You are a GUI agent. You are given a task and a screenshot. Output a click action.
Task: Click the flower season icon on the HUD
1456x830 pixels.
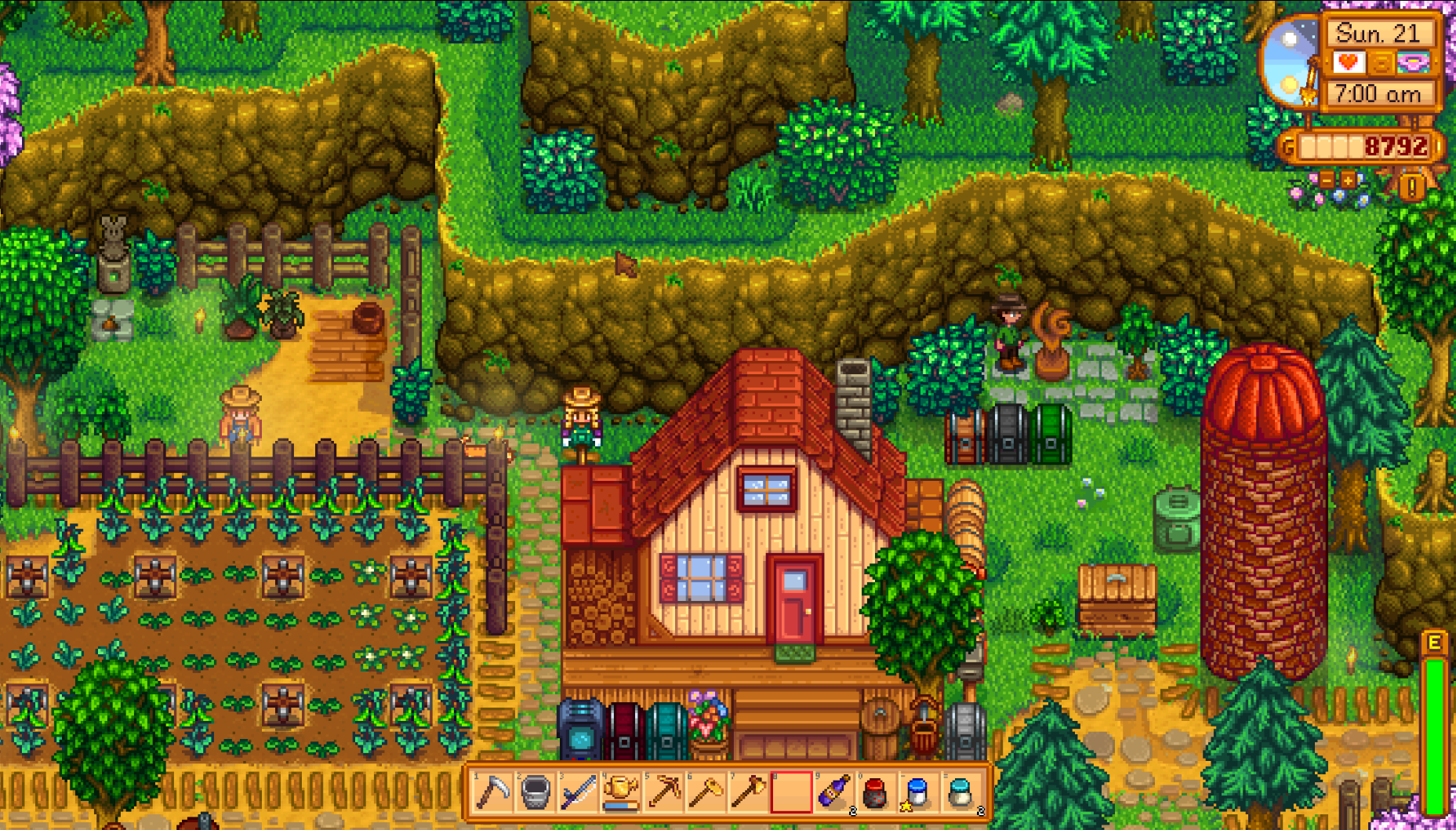tap(1414, 63)
